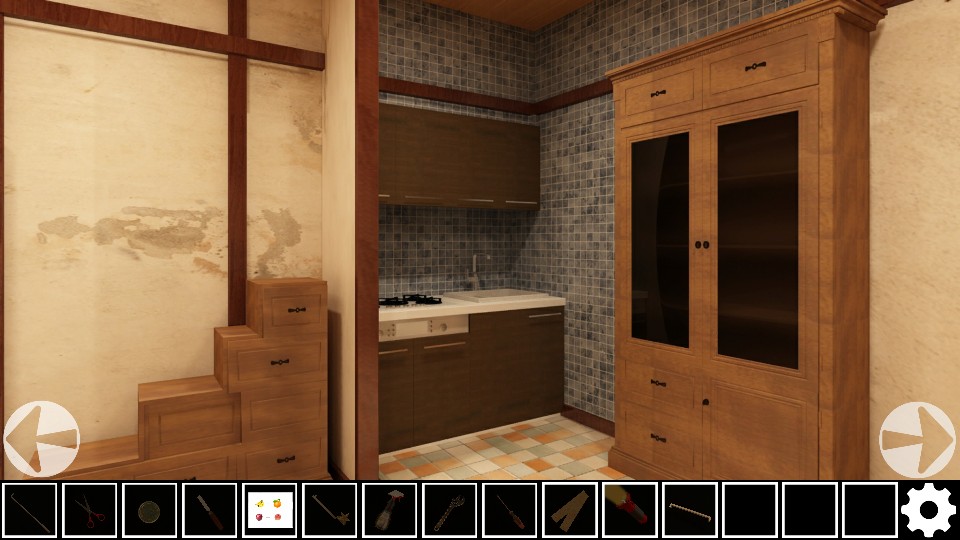Select the thin hooked wire item

coord(30,510)
